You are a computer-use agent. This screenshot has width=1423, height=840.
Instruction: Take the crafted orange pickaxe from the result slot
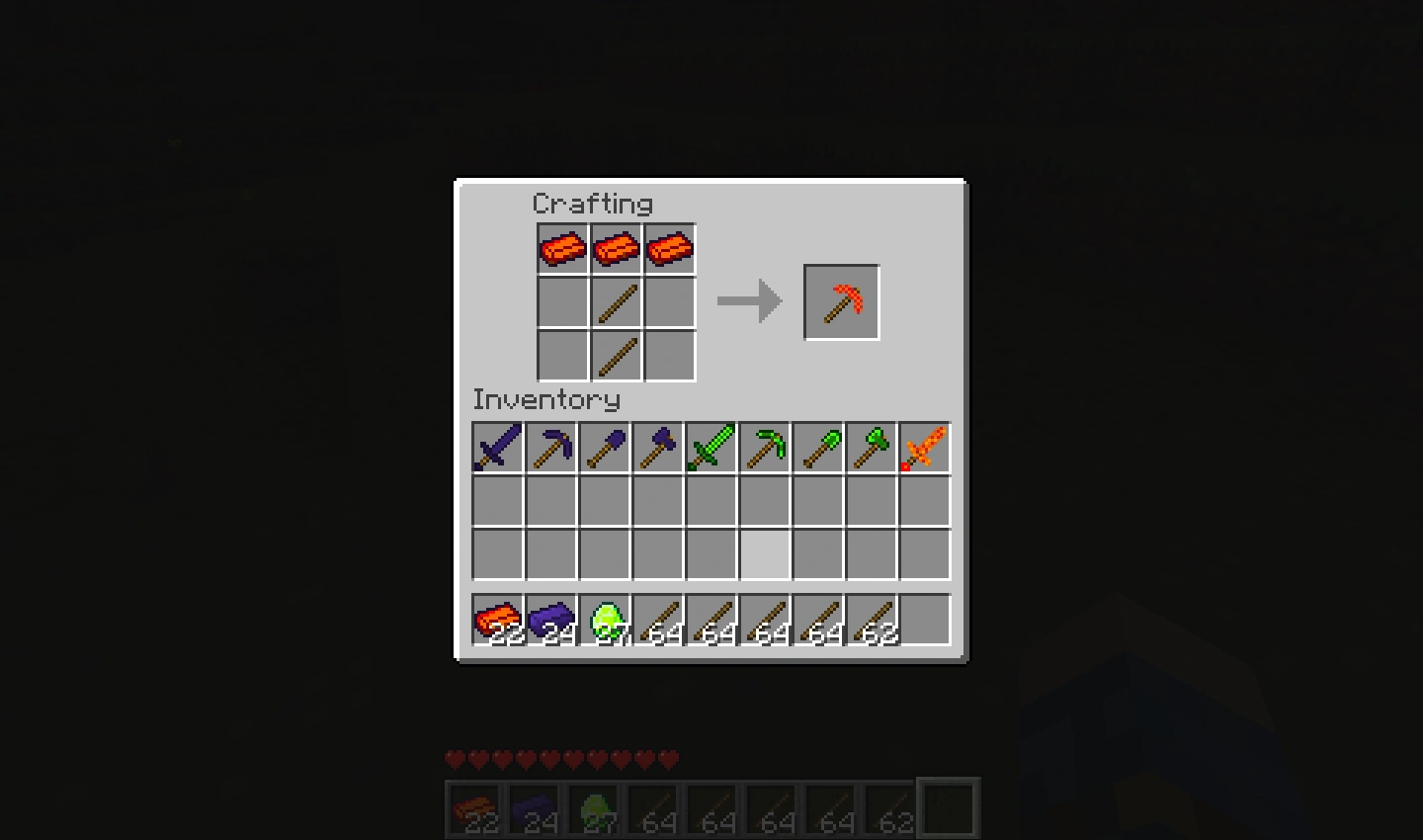(x=841, y=301)
